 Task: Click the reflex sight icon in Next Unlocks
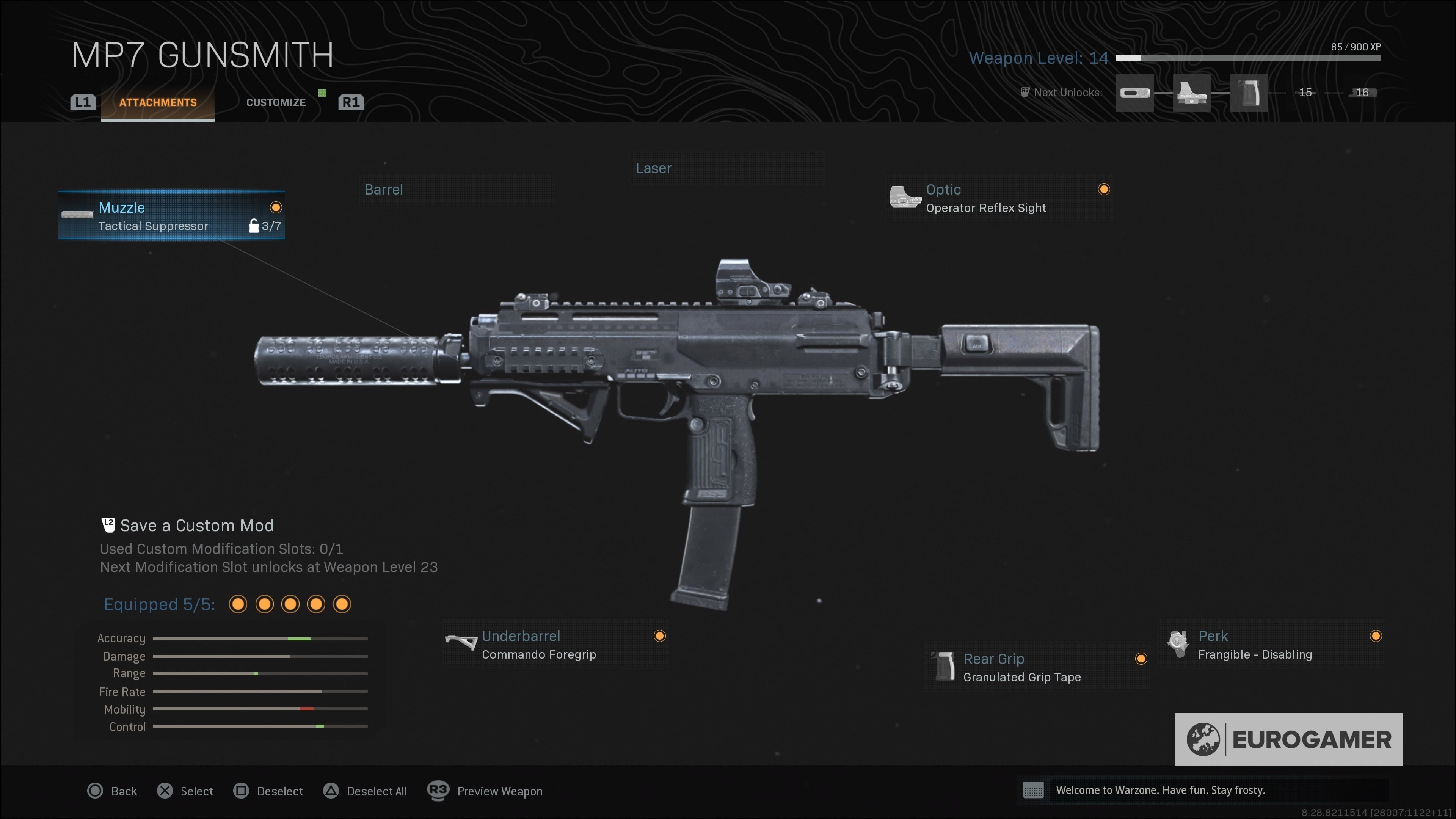tap(1192, 94)
